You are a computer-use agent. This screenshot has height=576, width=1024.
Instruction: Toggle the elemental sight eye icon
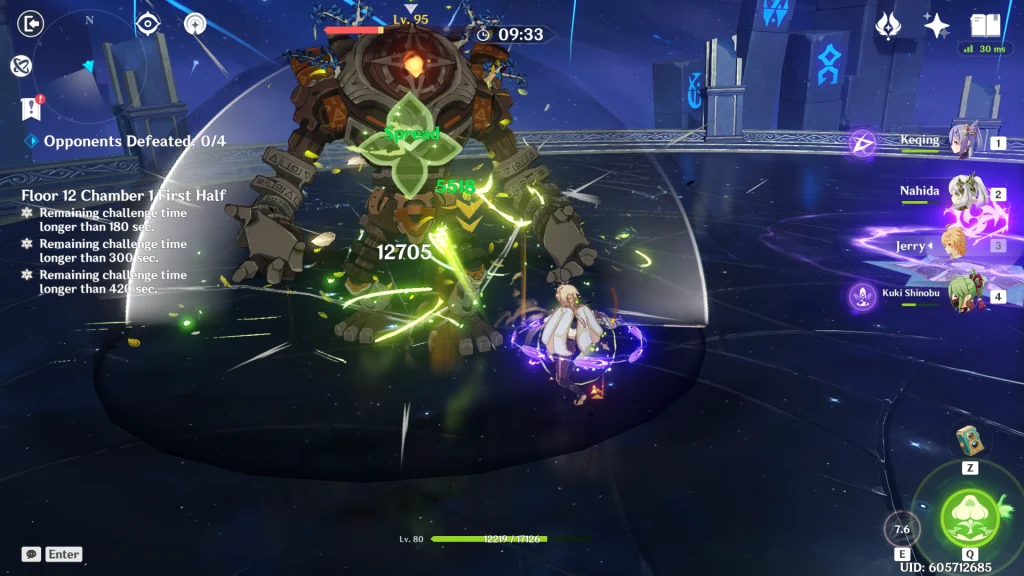[148, 24]
